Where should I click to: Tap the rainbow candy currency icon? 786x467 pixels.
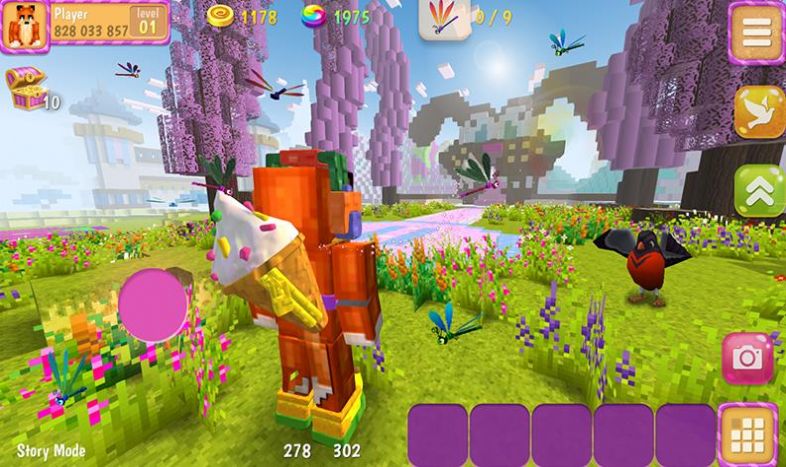click(314, 16)
